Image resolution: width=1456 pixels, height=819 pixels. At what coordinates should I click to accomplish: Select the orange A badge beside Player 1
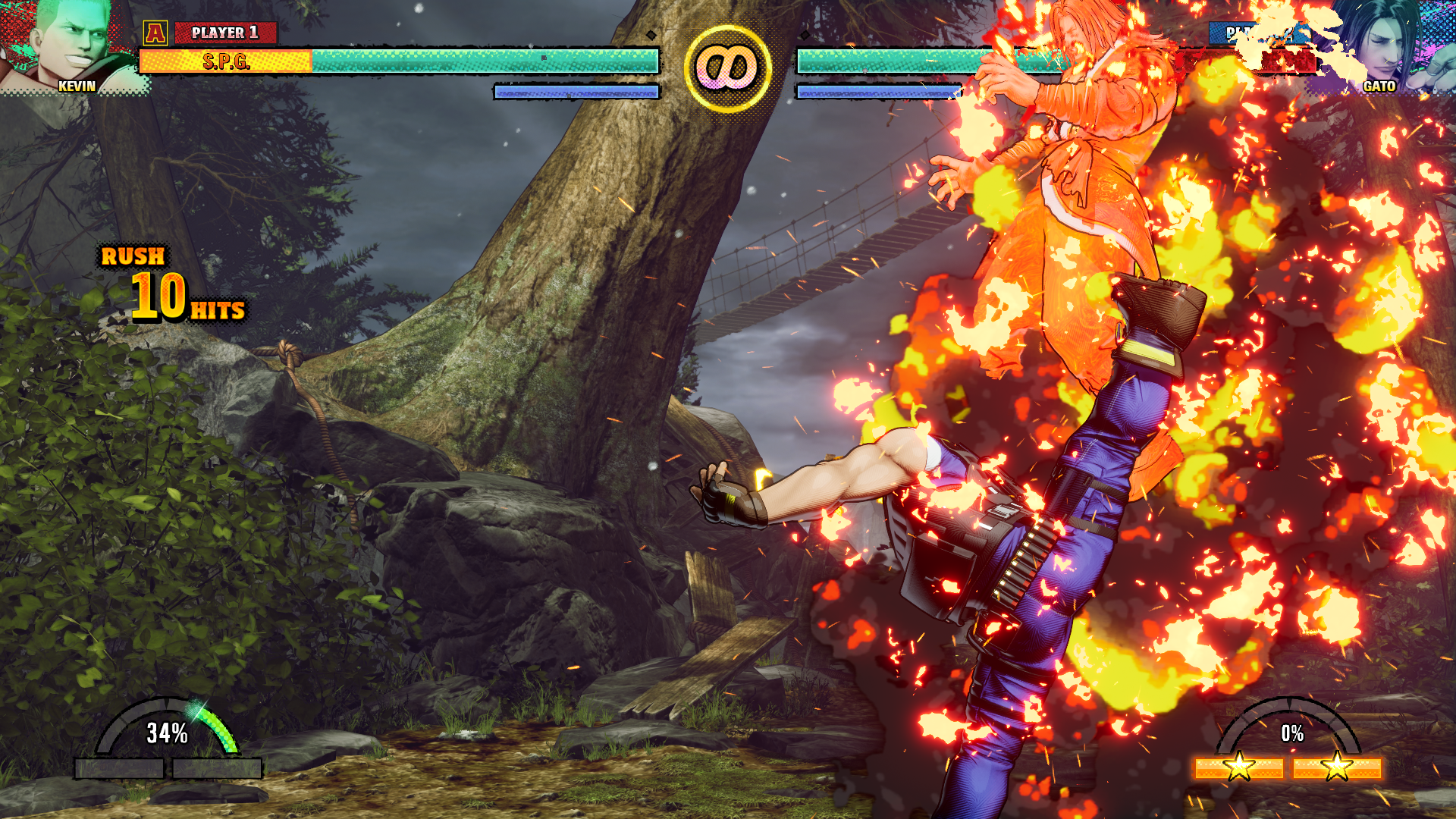click(x=155, y=33)
